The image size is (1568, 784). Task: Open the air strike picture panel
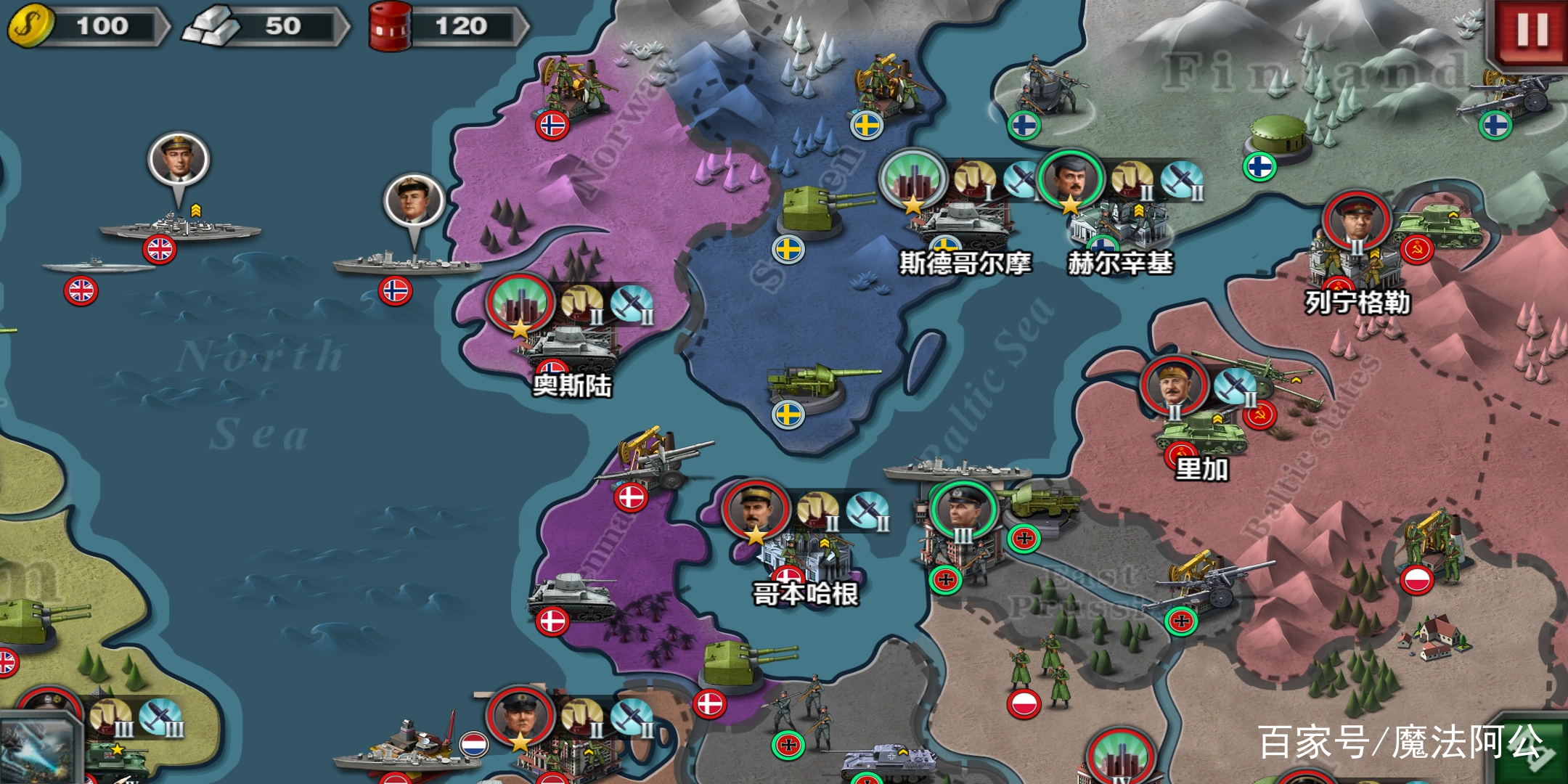(x=36, y=748)
